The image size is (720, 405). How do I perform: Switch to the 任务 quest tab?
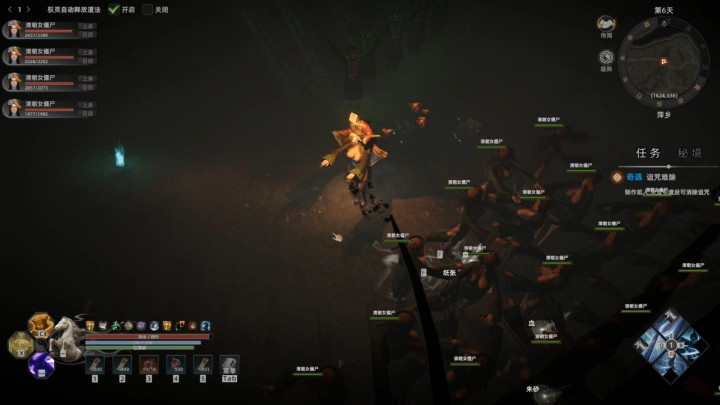point(648,153)
